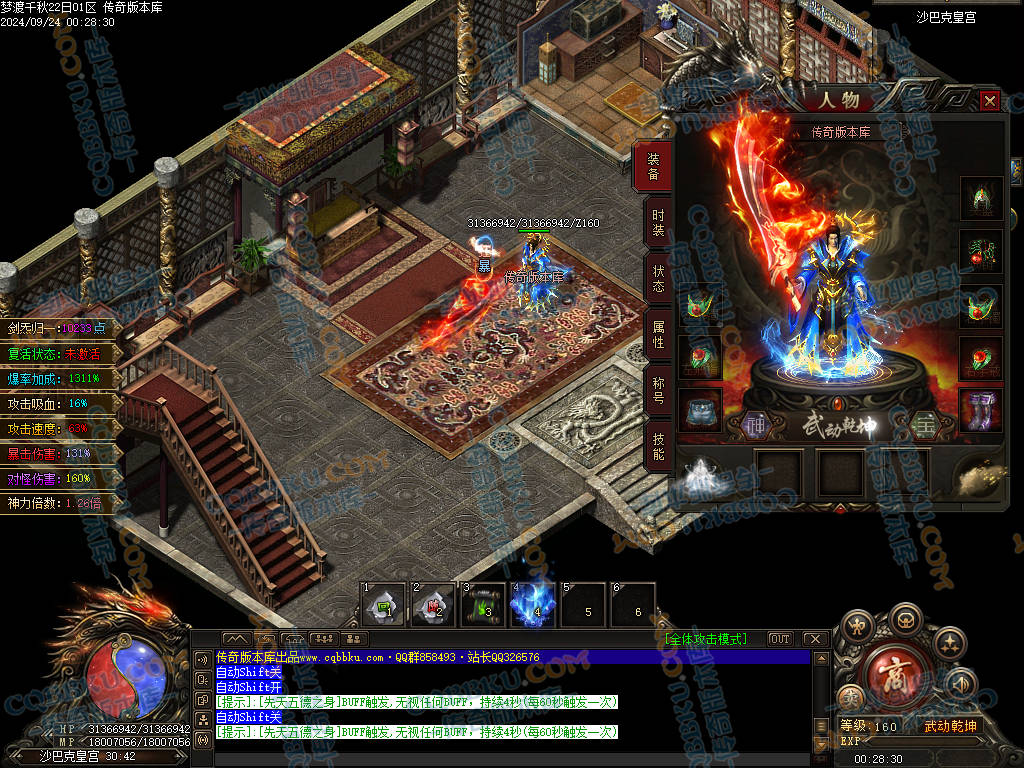Use the blue lightning skill in hotbar slot 4
Screen dimensions: 1024x768
[533, 605]
